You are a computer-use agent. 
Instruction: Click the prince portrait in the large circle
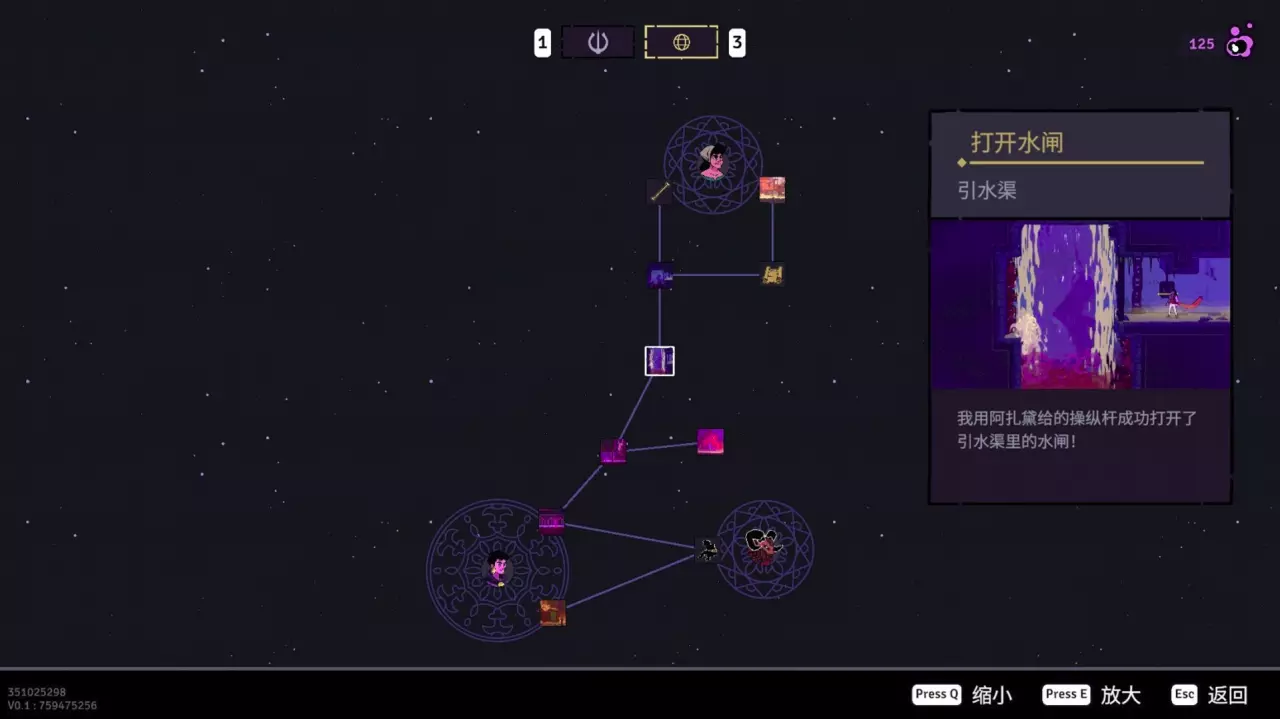[497, 570]
